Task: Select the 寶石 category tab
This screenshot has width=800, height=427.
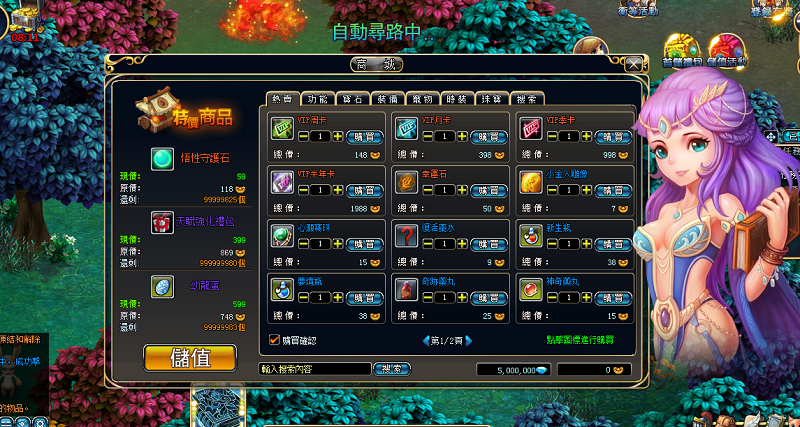Action: pyautogui.click(x=353, y=99)
